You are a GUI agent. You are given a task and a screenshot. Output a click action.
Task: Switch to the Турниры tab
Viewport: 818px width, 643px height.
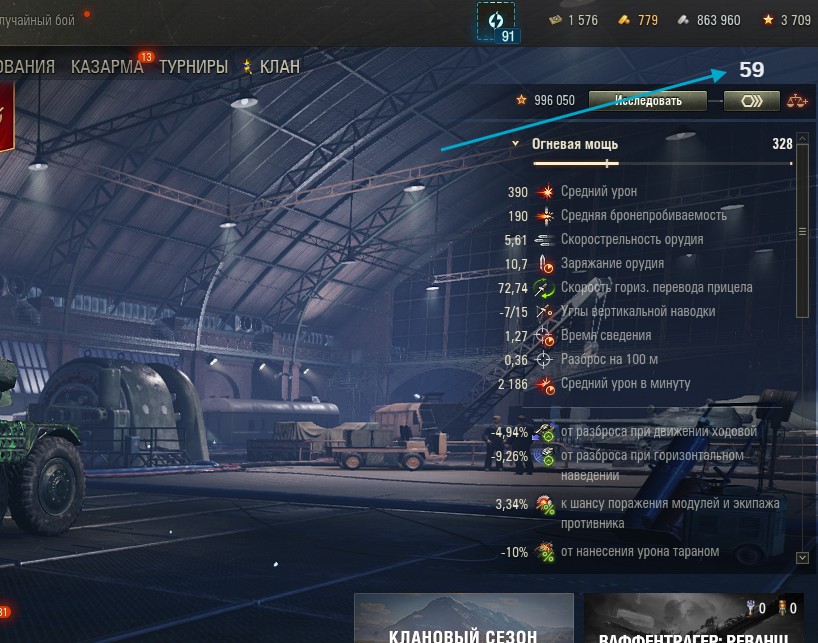click(193, 67)
